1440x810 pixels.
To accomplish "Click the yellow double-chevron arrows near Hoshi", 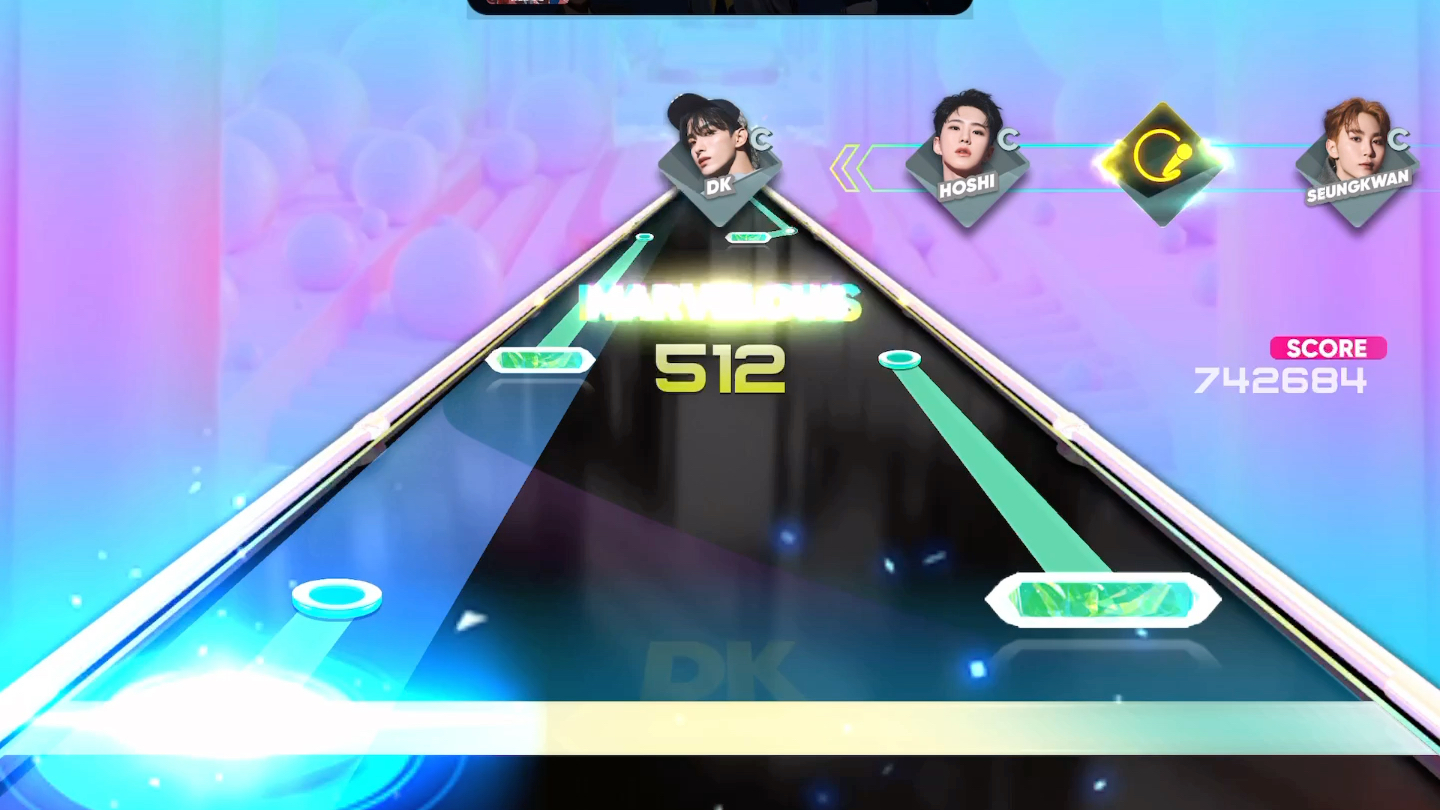I will [x=845, y=165].
